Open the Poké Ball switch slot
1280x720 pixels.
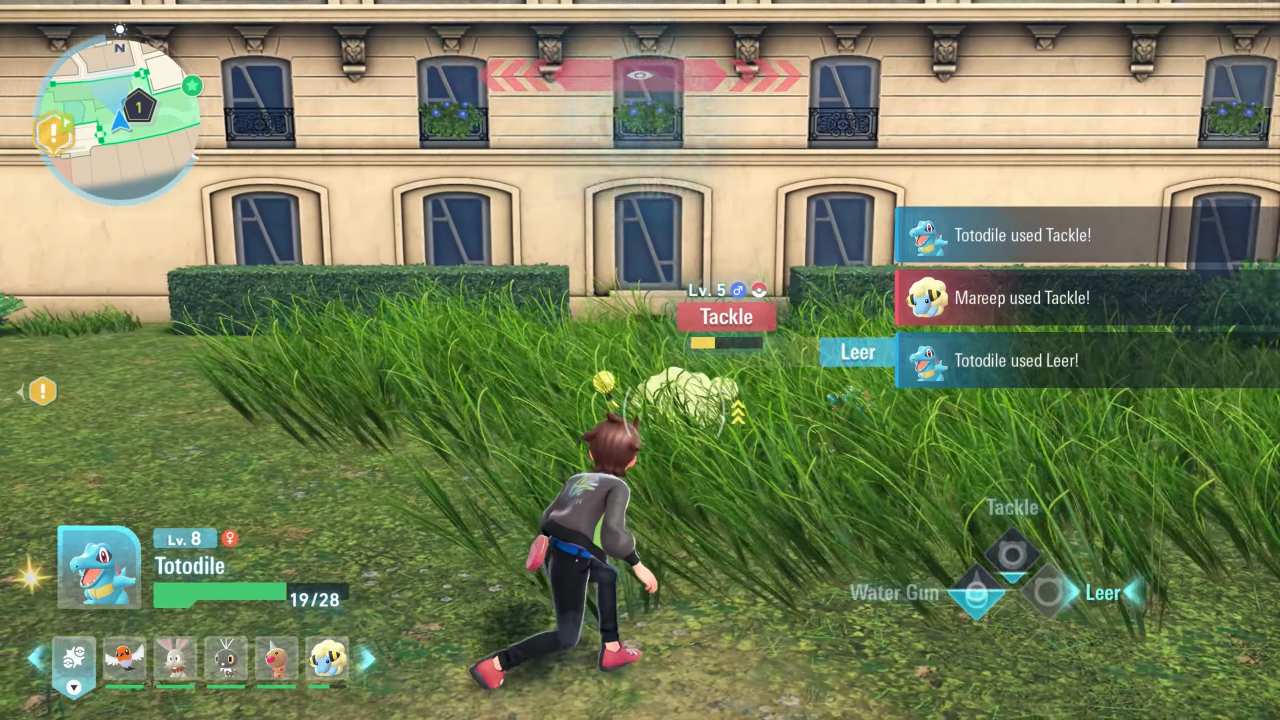point(73,660)
